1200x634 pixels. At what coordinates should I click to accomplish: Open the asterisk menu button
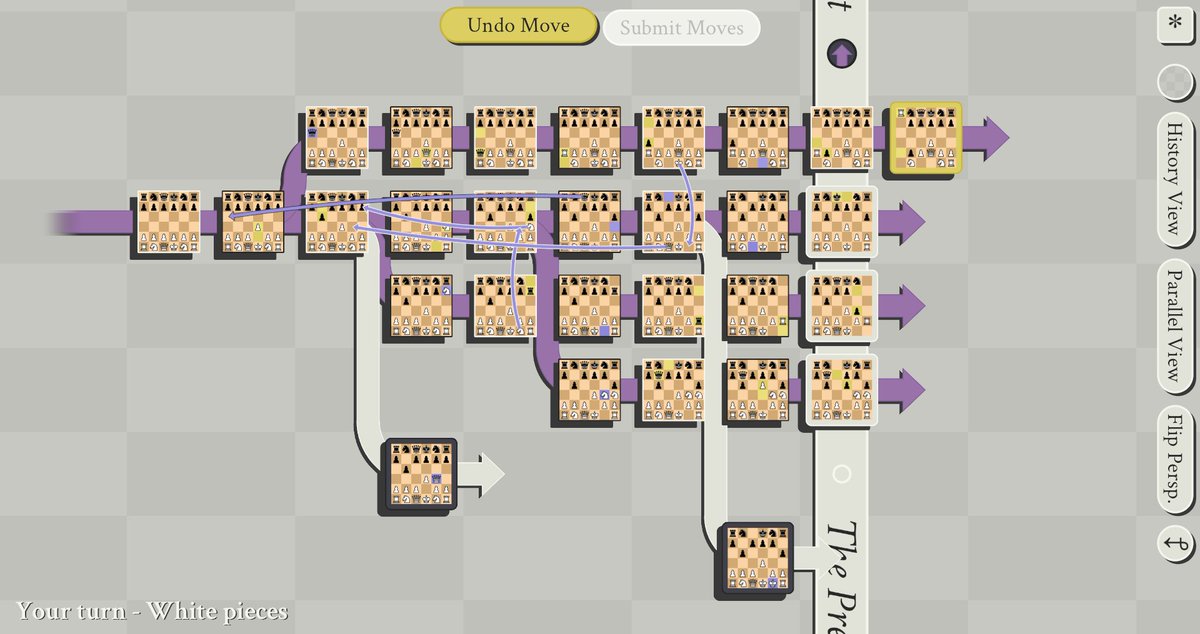[1176, 24]
